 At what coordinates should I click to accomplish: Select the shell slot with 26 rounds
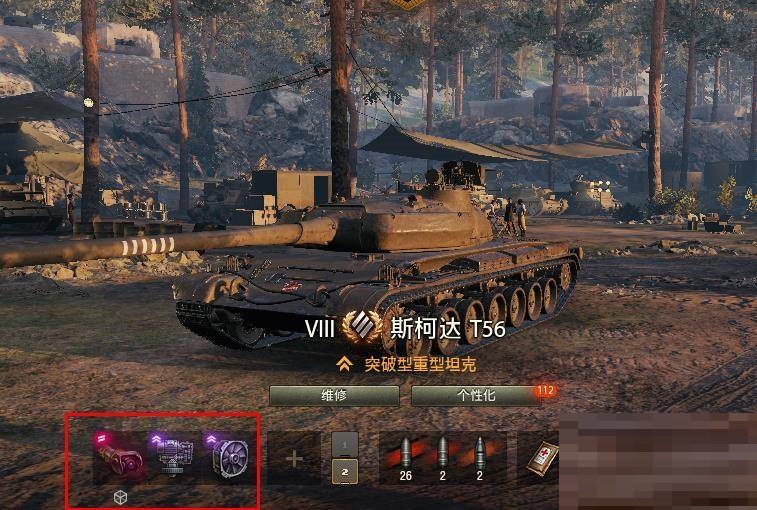pos(406,459)
